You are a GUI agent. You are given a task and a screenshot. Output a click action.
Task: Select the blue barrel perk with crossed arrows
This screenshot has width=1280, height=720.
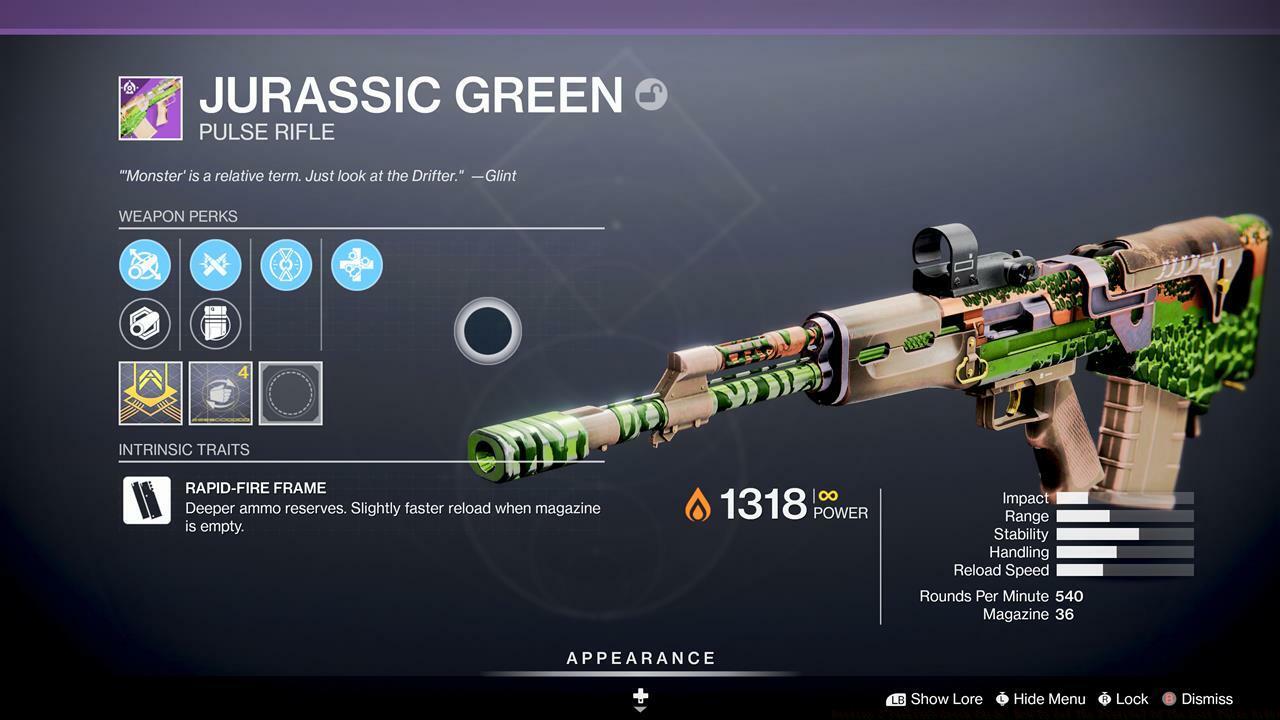[x=145, y=265]
